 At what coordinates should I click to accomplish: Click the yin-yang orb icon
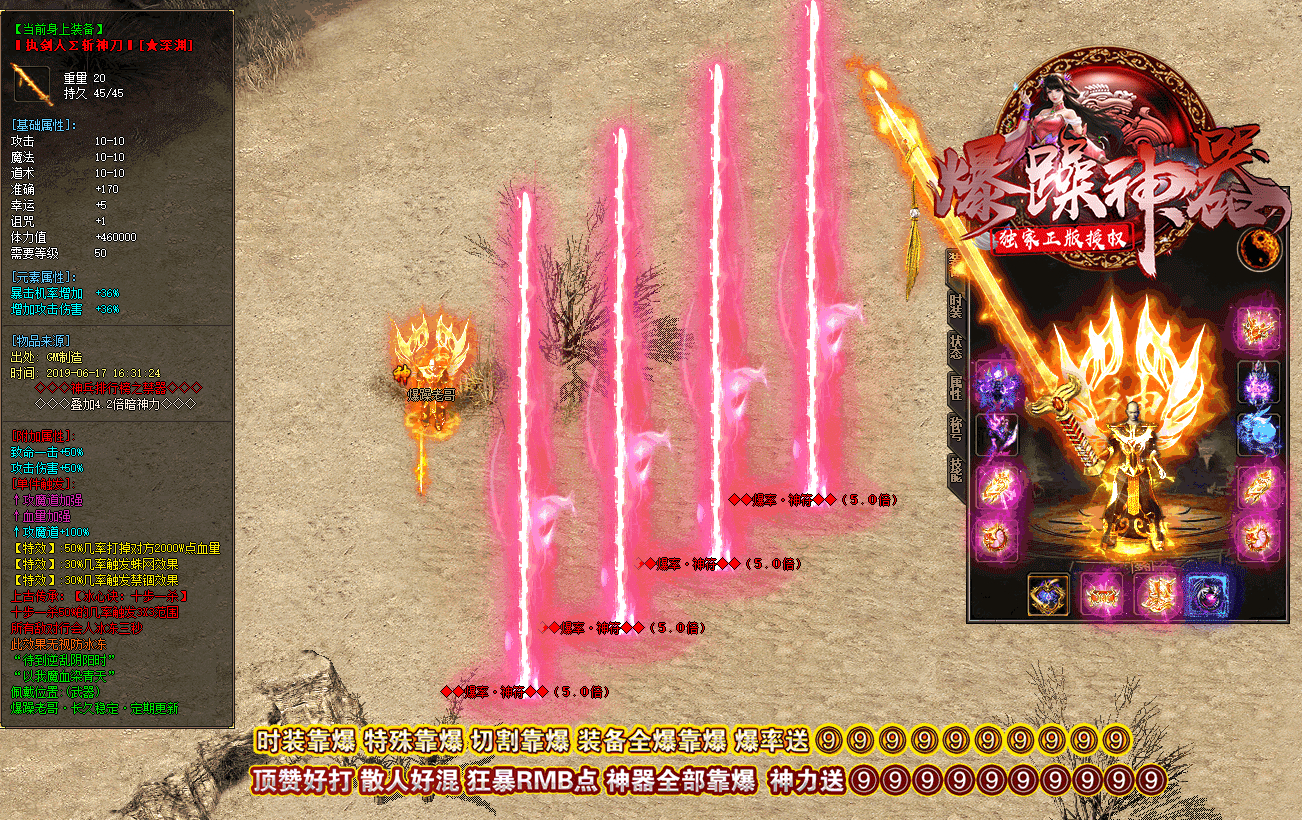pos(1258,248)
